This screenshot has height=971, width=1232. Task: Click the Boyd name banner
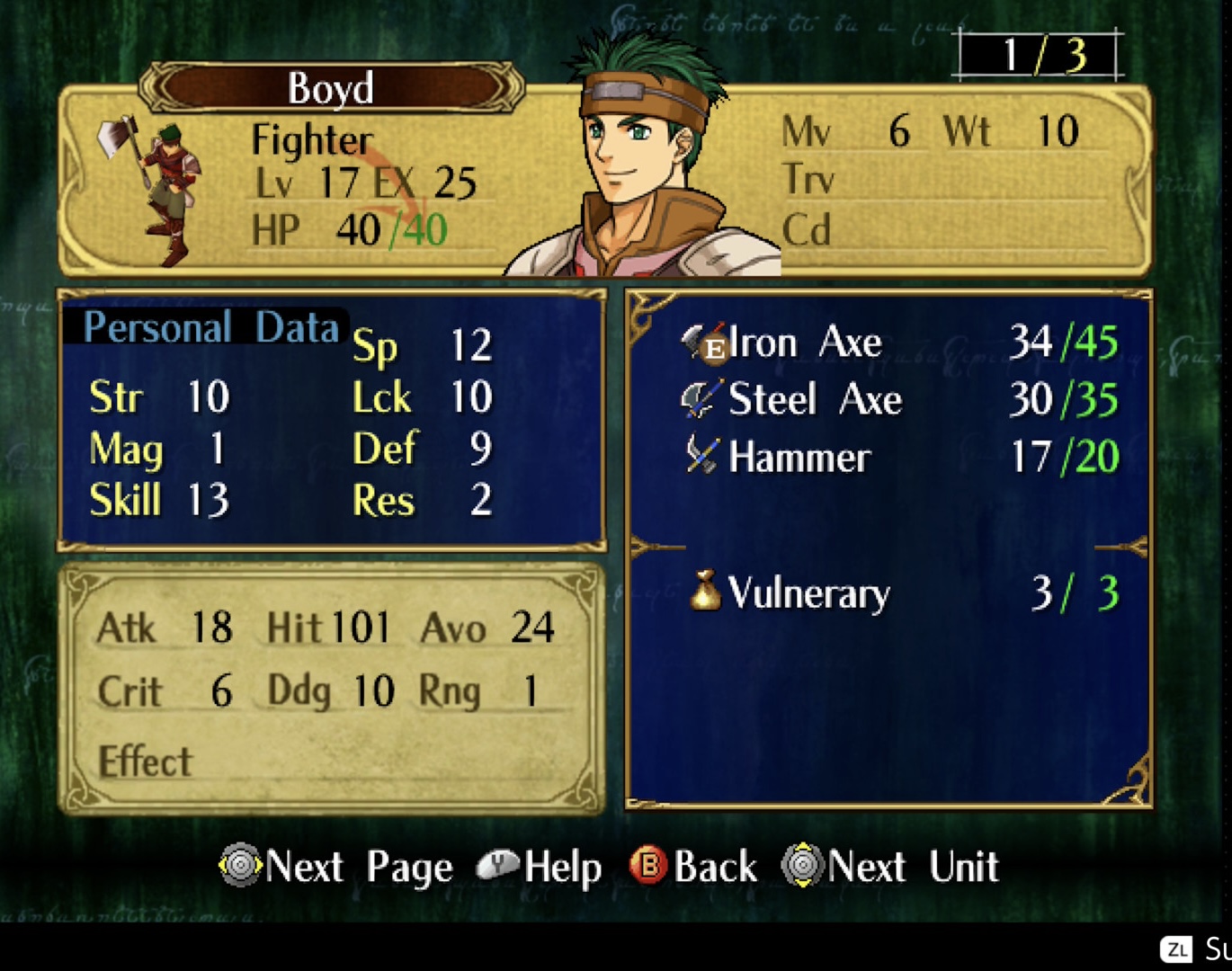coord(330,88)
